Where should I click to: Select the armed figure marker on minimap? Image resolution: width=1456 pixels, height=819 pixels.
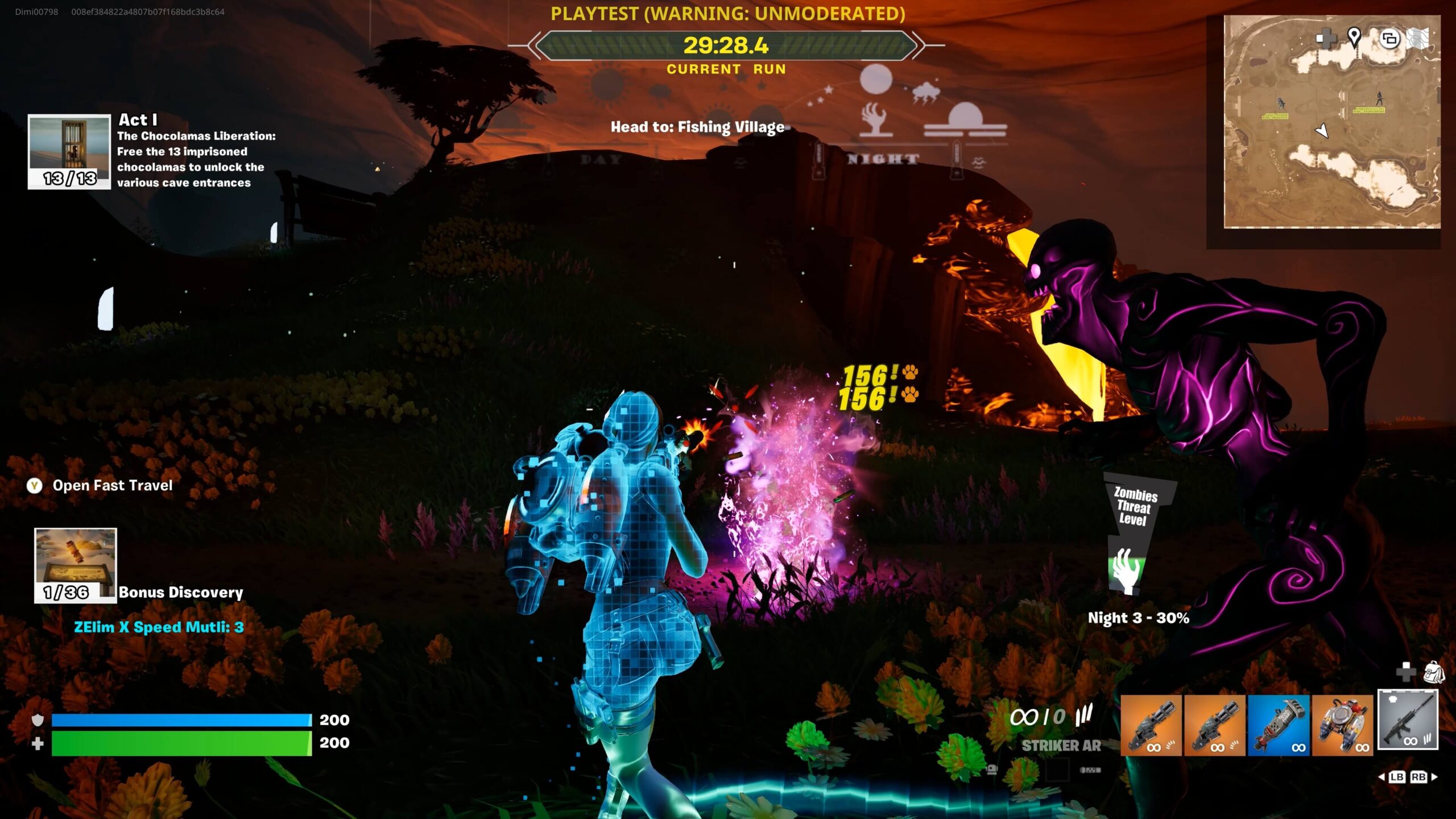(x=1379, y=98)
